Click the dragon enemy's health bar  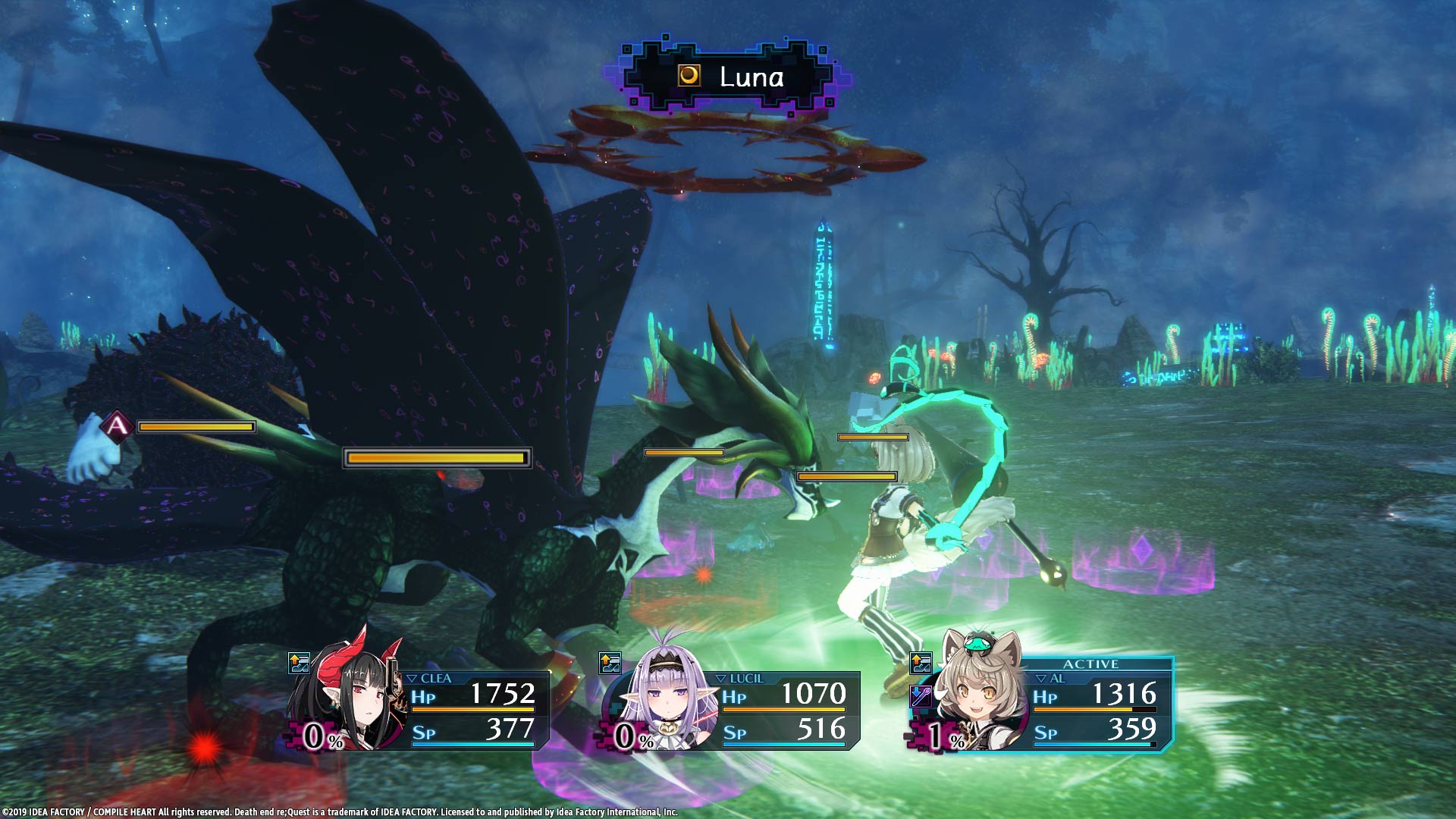[436, 459]
